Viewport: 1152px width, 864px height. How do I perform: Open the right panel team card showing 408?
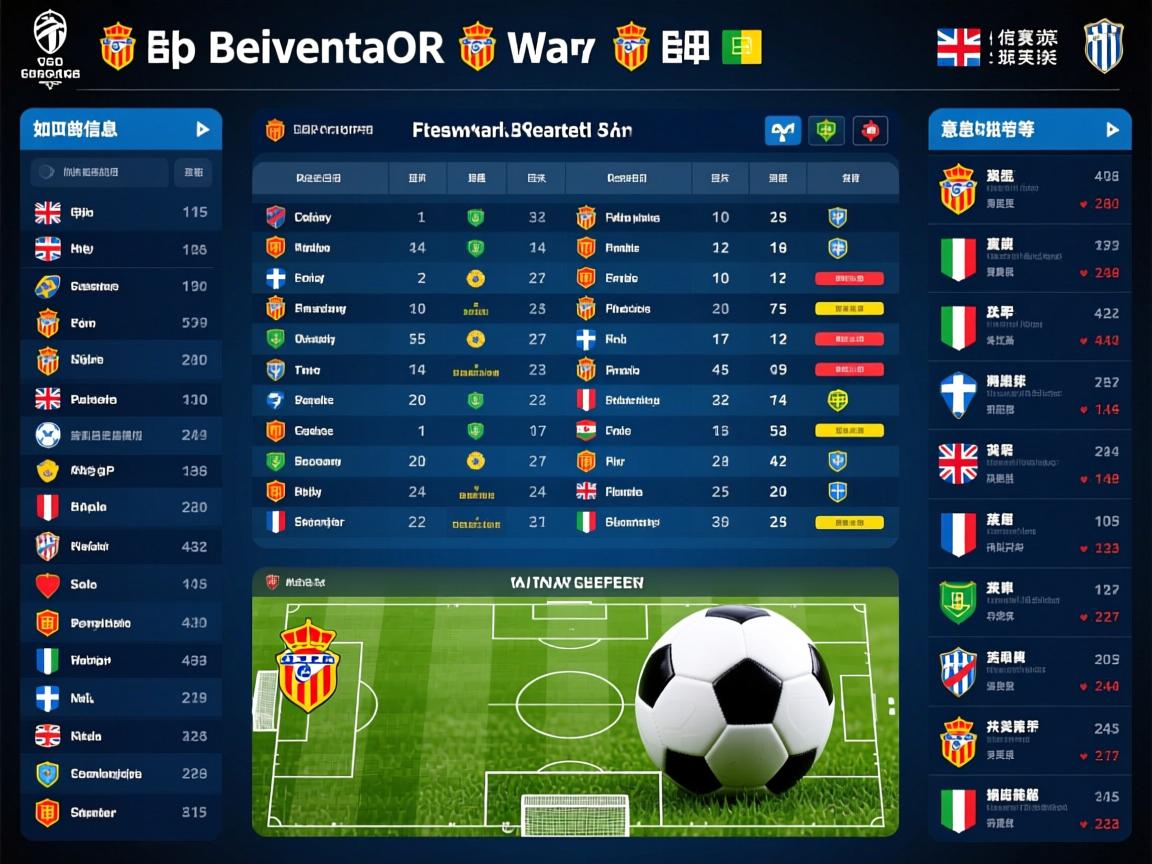(1030, 190)
